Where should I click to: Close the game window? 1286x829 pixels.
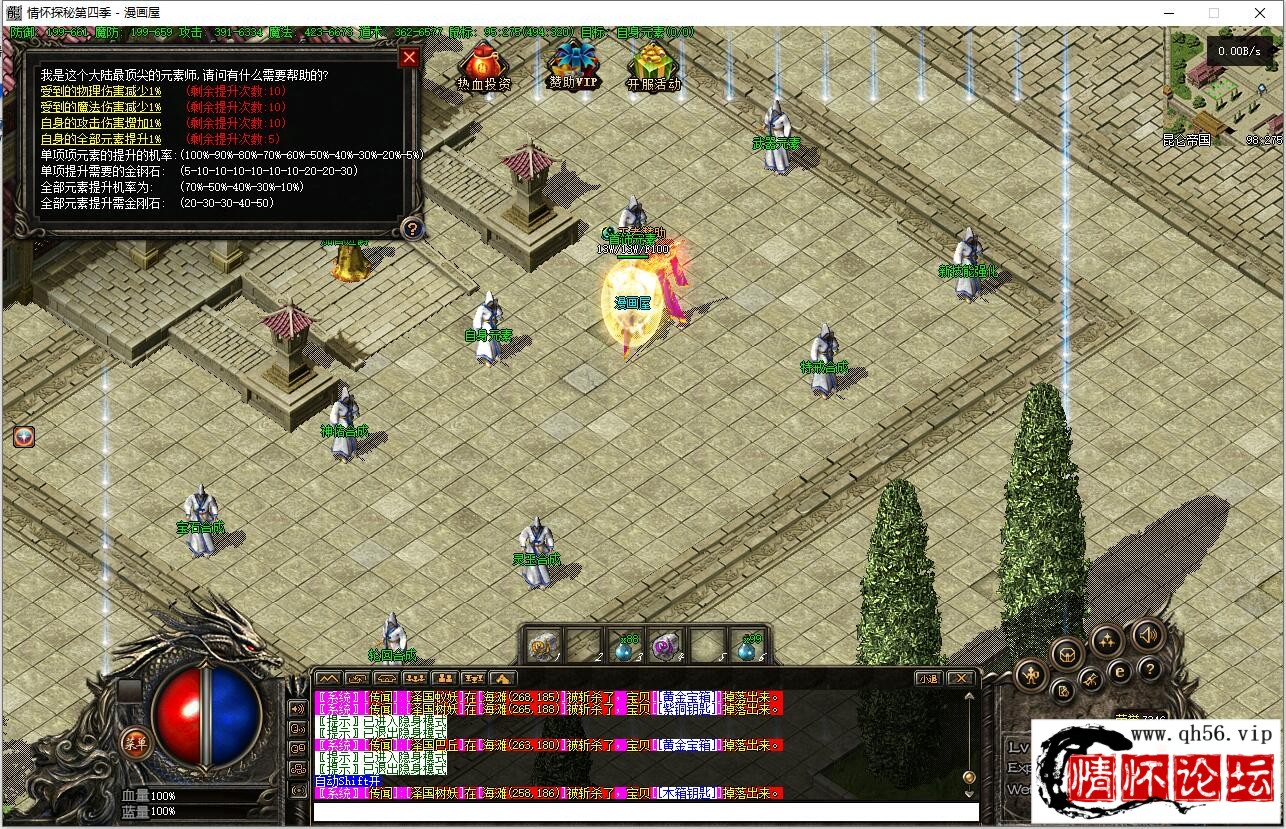1260,13
